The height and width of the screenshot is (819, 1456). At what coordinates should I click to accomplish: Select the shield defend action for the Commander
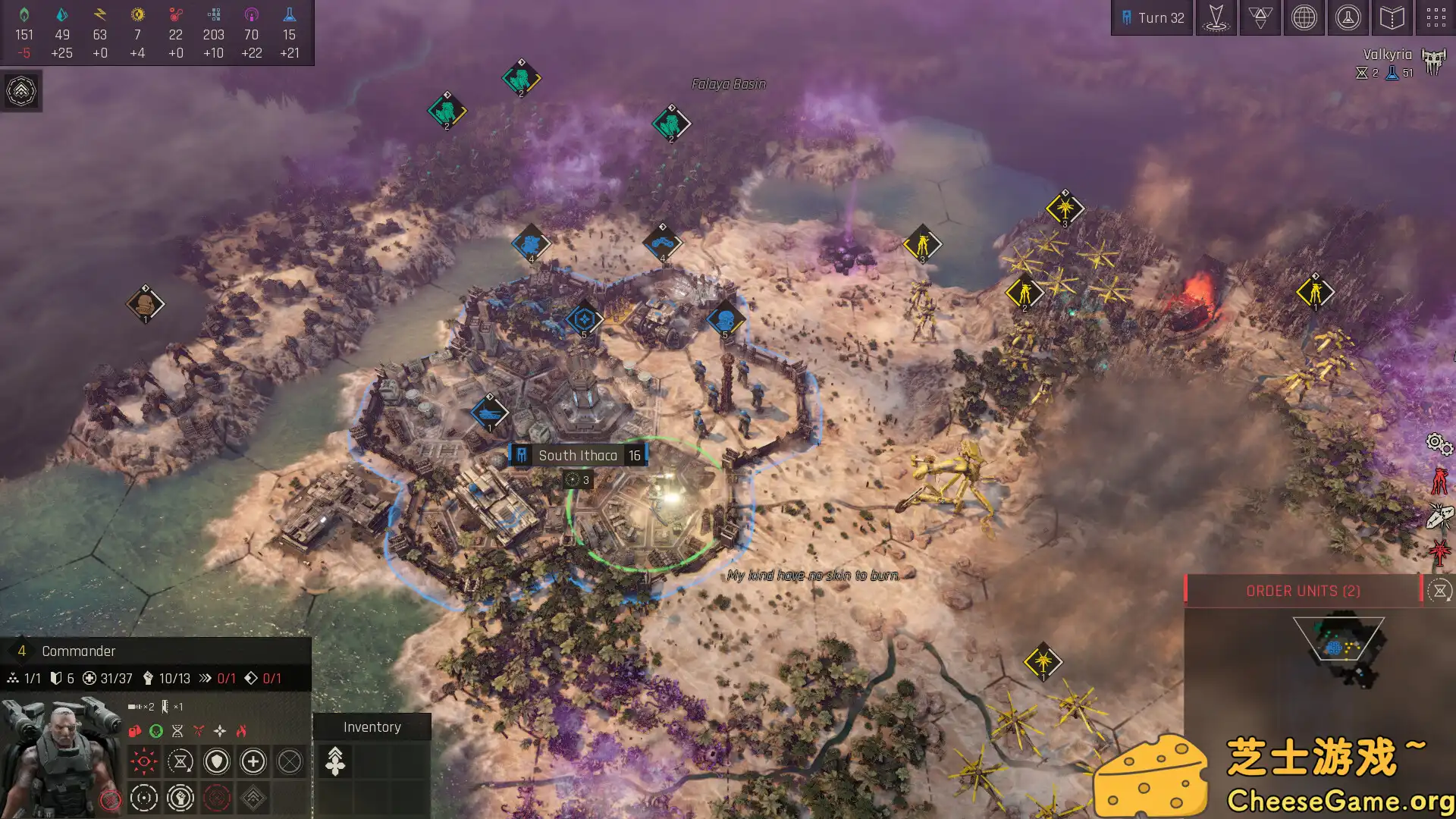pos(218,761)
